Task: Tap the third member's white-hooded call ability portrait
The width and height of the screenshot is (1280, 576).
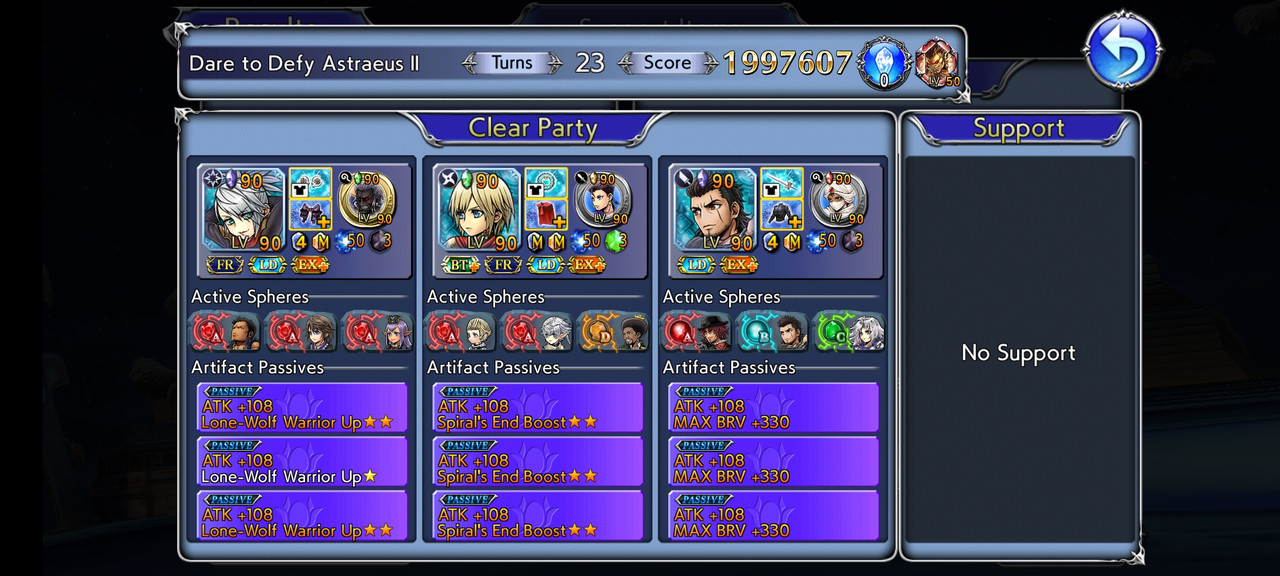Action: 838,200
